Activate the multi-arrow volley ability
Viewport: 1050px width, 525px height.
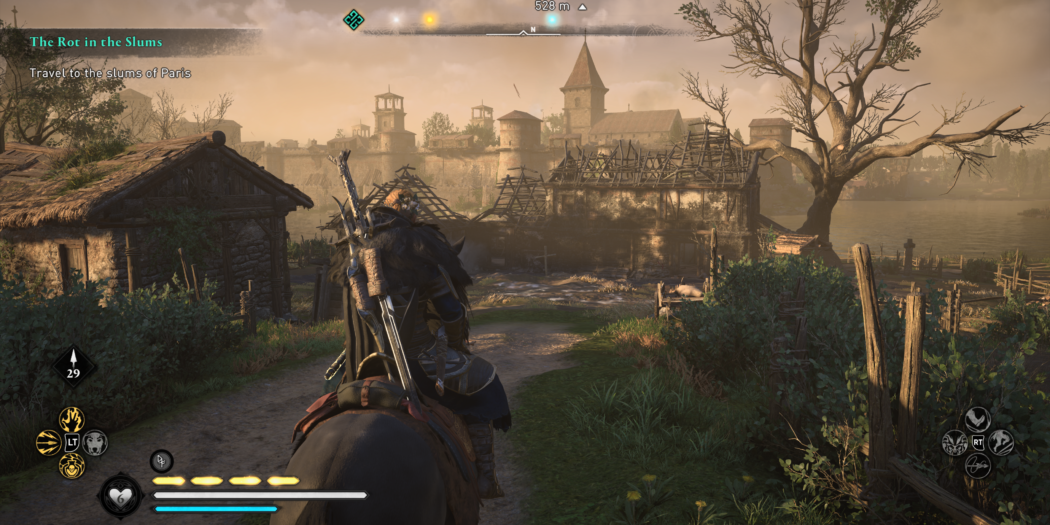point(48,442)
